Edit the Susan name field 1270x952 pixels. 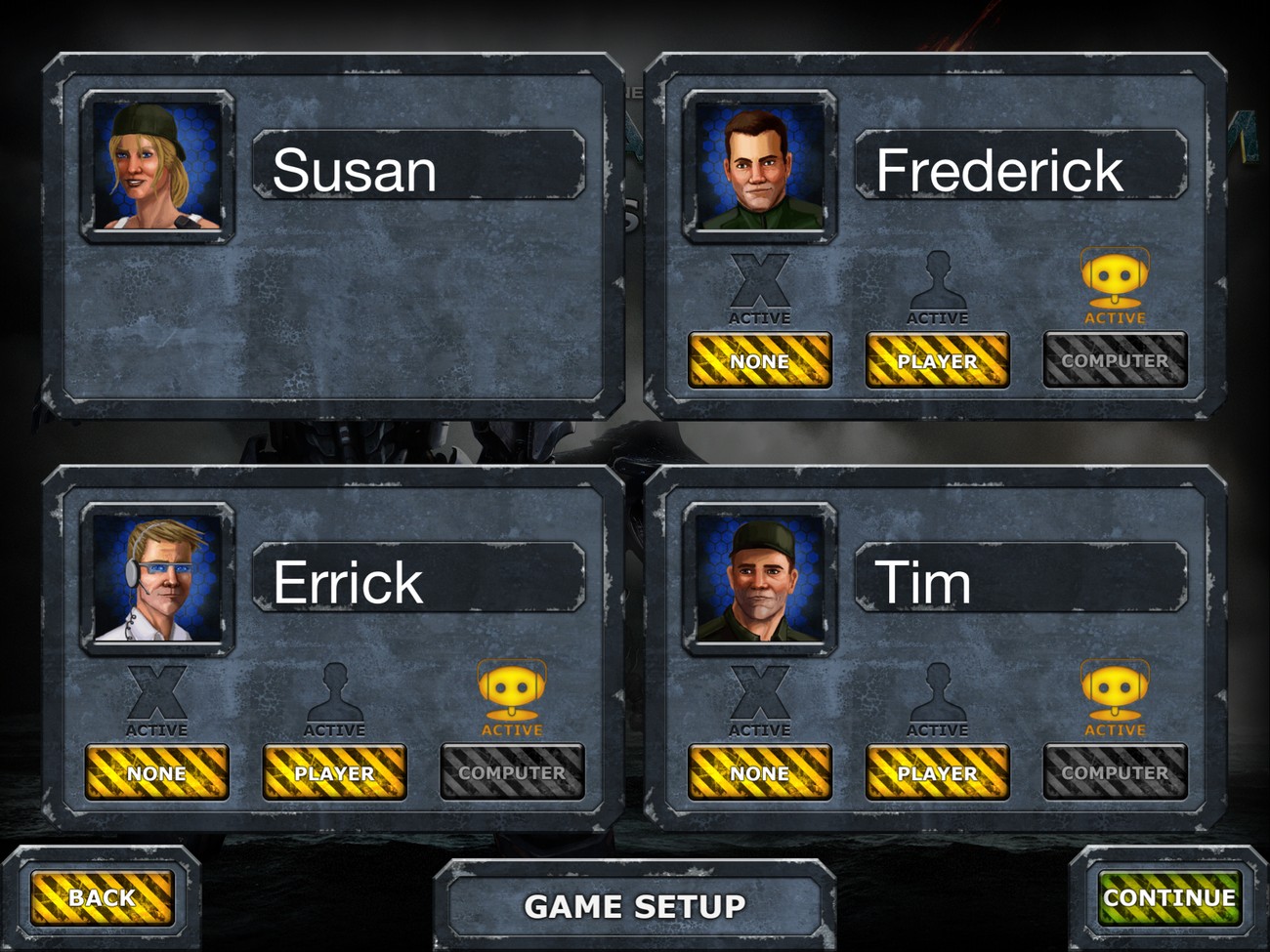click(x=418, y=168)
